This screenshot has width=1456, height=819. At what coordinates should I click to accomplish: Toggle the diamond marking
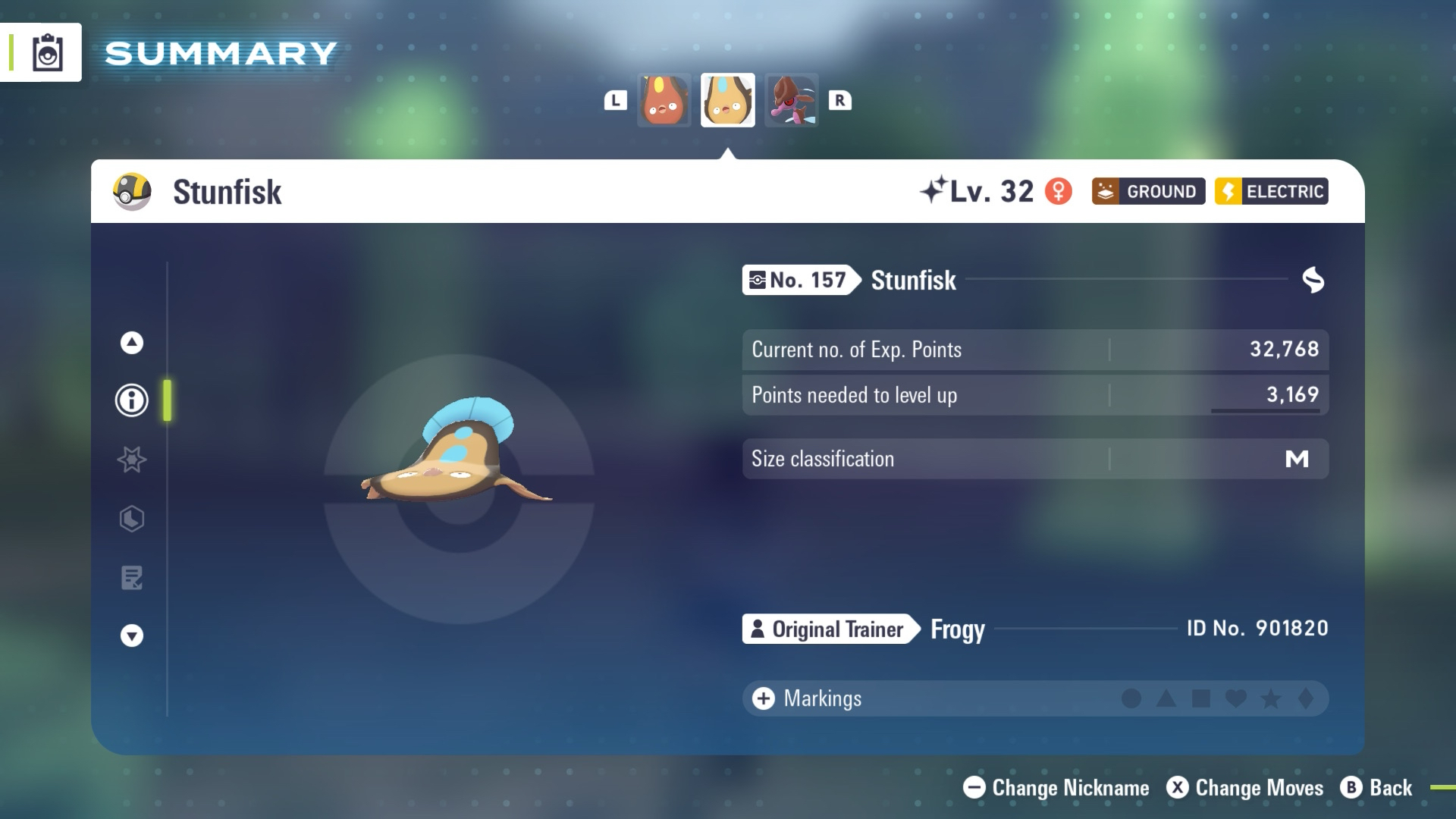pos(1306,698)
